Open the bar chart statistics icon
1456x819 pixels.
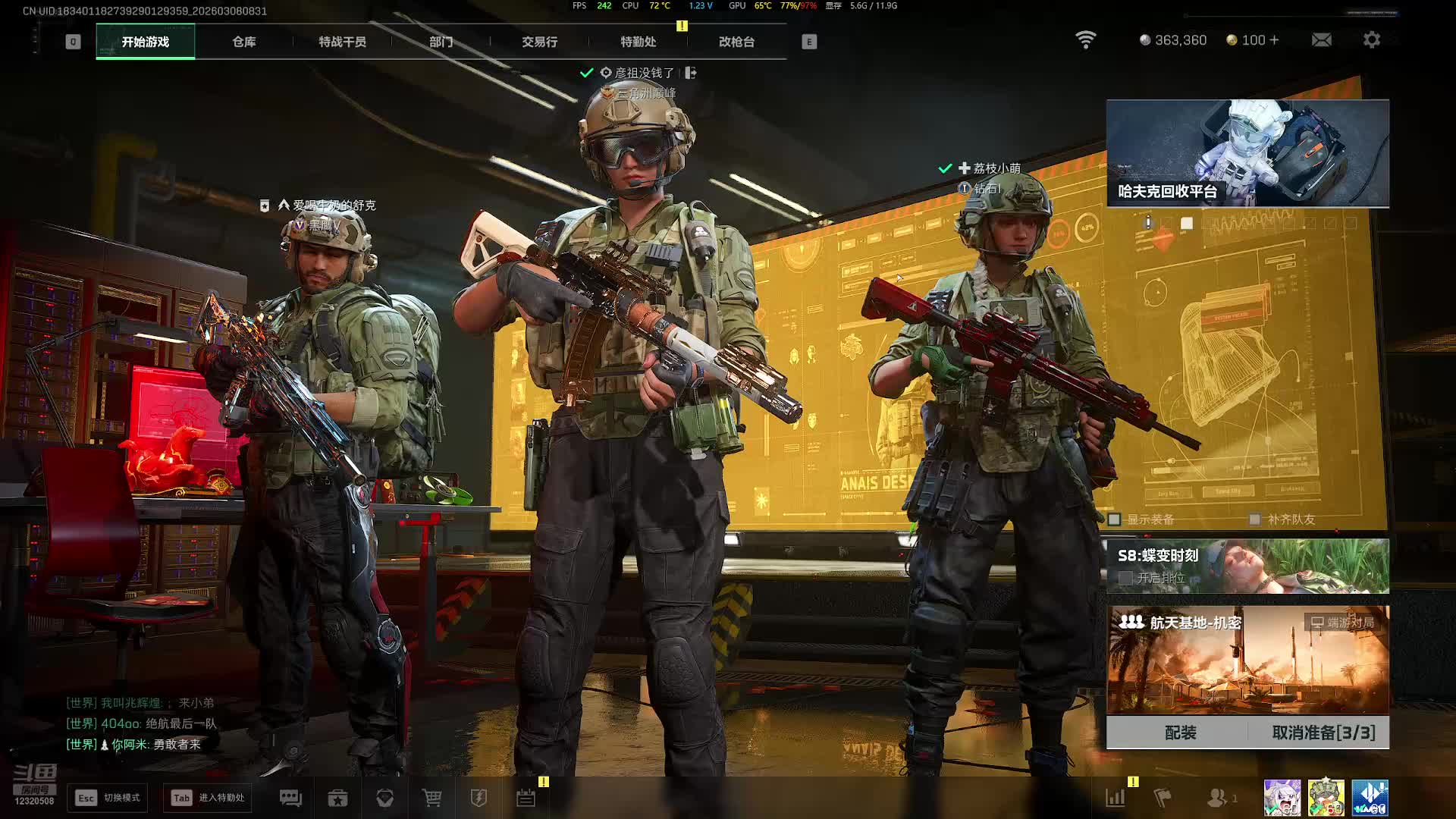[1115, 798]
